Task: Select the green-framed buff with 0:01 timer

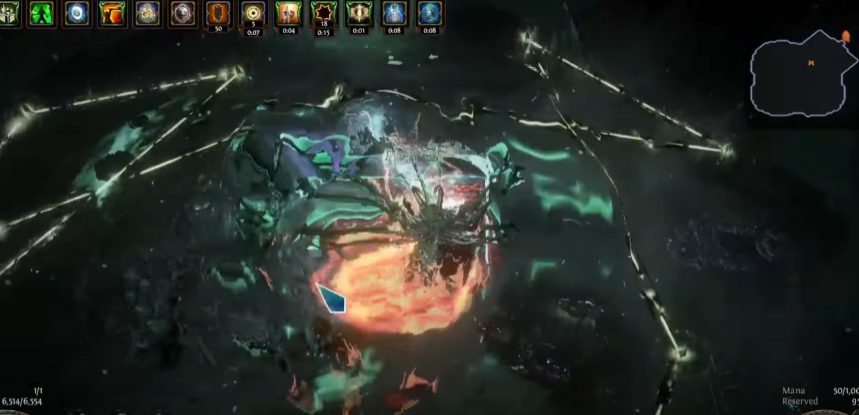Action: pyautogui.click(x=358, y=13)
